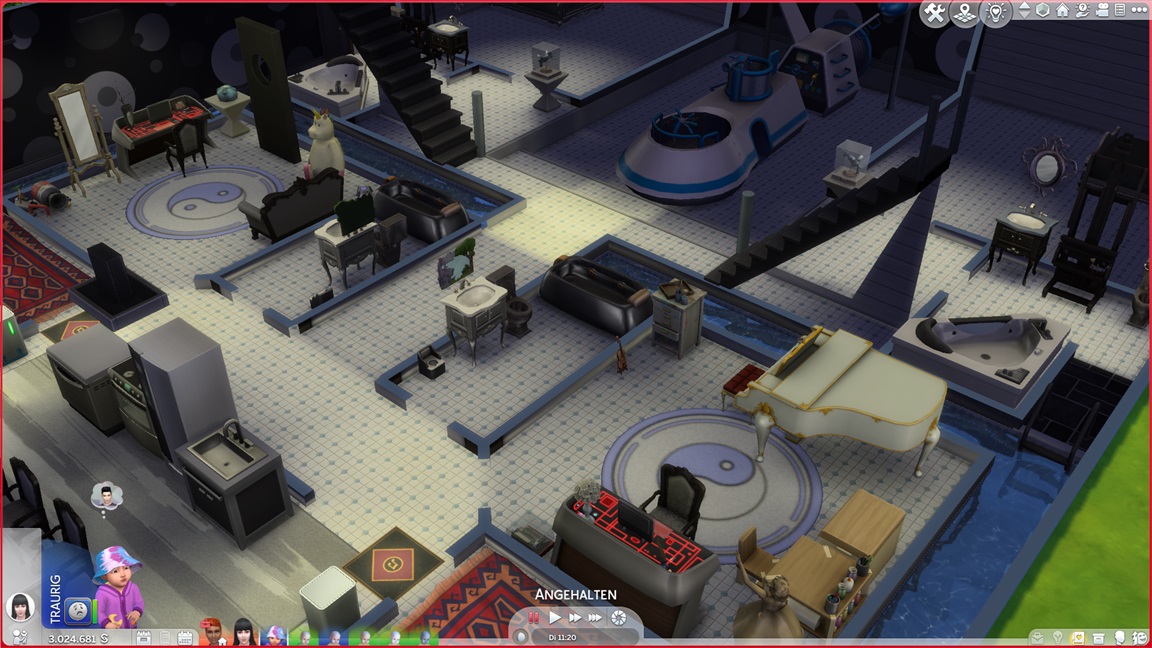Open the camera controls icon
Viewport: 1152px width, 648px height.
[x=1102, y=11]
